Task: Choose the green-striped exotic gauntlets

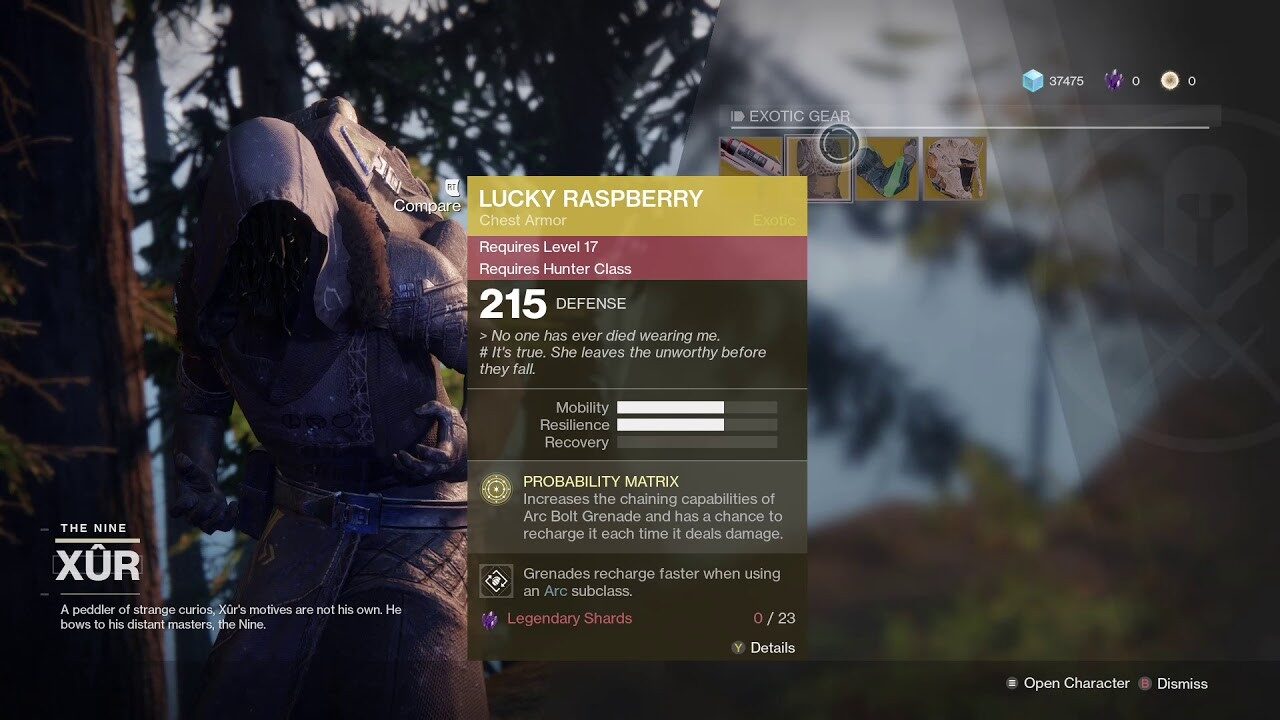Action: point(886,168)
